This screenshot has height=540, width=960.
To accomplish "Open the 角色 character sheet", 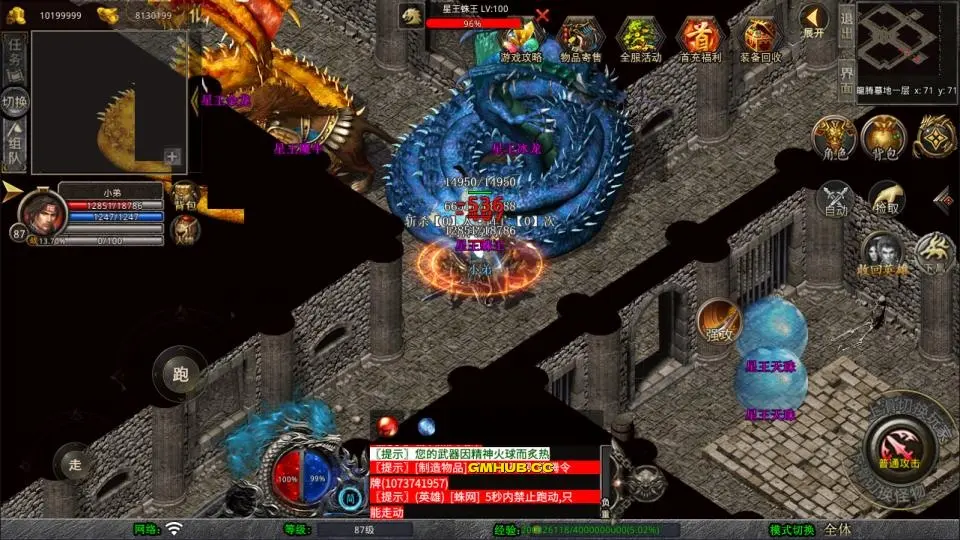I will coord(833,138).
